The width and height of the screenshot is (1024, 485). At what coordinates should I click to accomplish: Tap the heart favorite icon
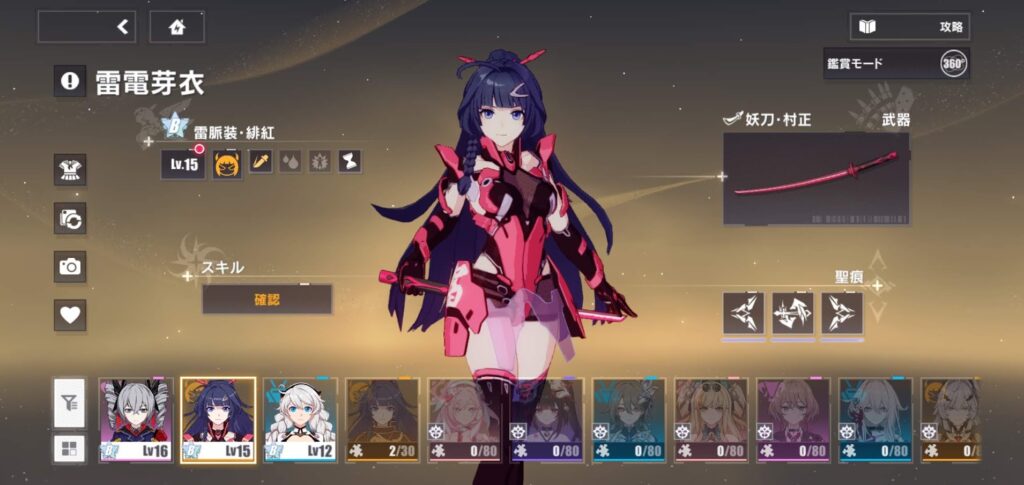(x=70, y=315)
